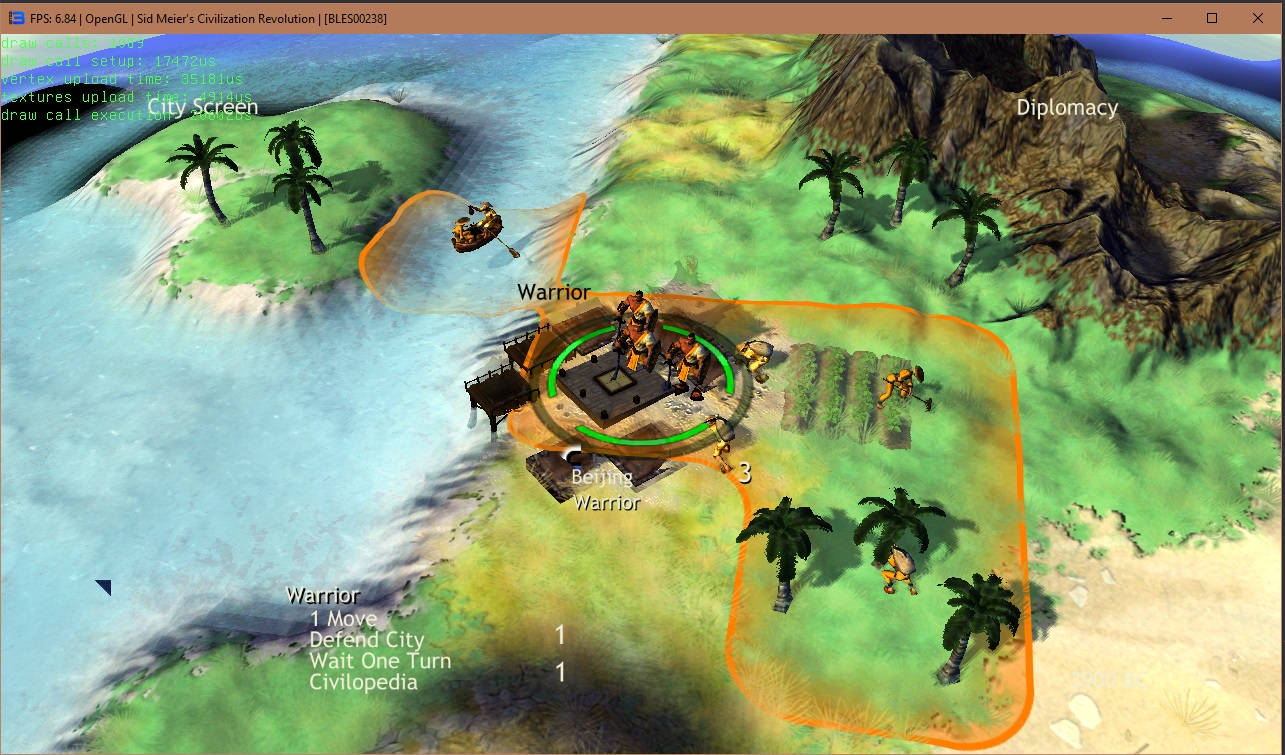Maximize the emulator window
Viewport: 1285px width, 755px height.
(1212, 18)
